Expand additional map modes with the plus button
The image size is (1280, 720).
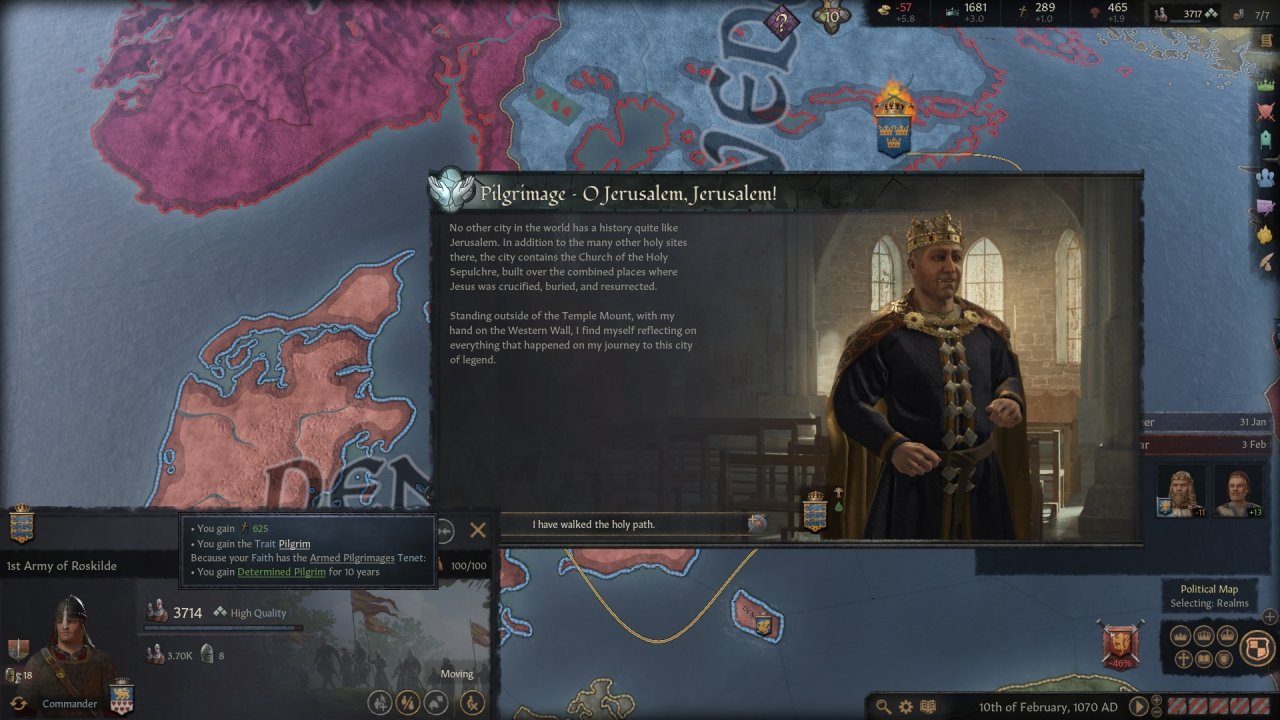[x=1269, y=616]
